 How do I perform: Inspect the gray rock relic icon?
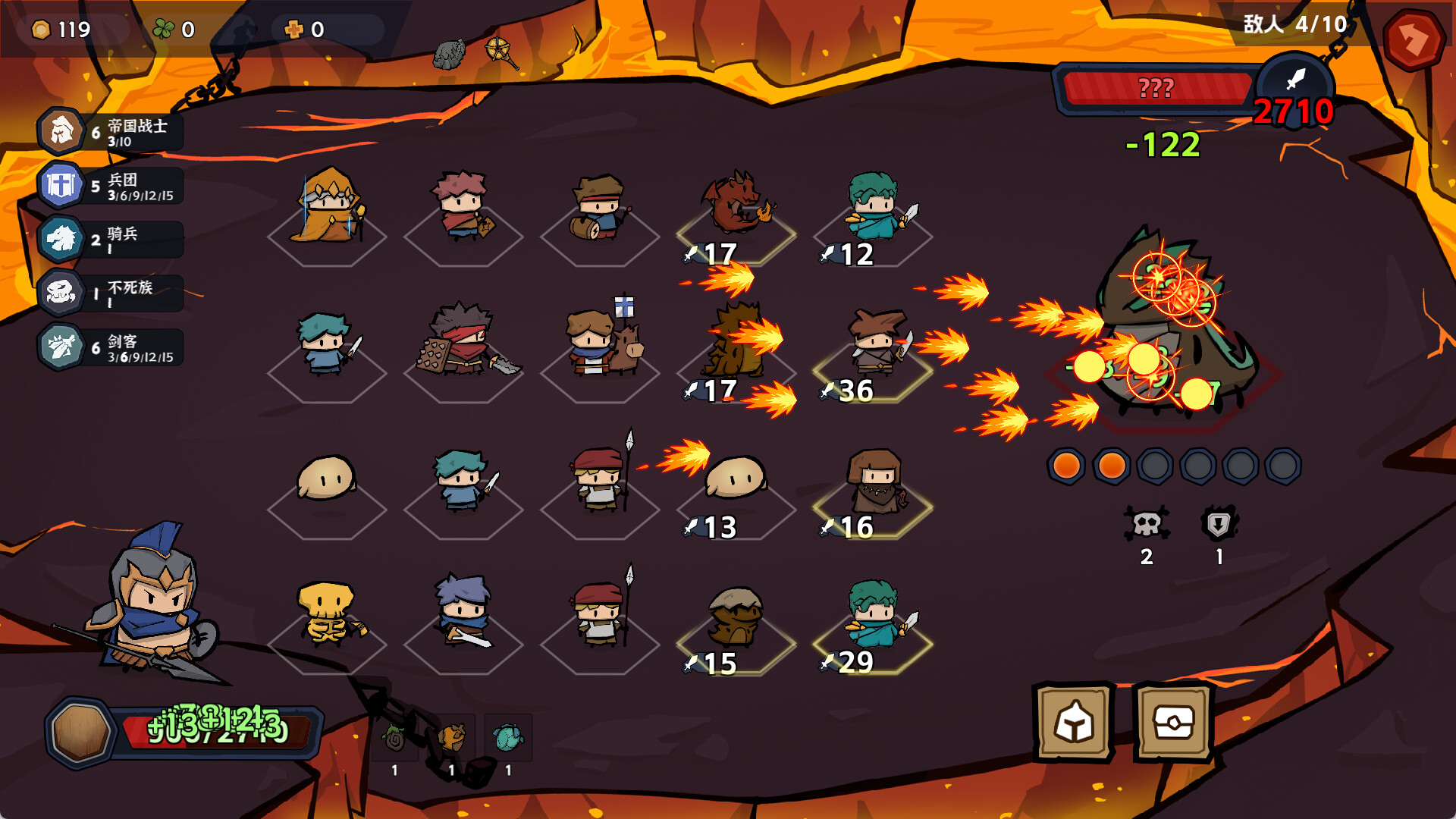point(449,54)
